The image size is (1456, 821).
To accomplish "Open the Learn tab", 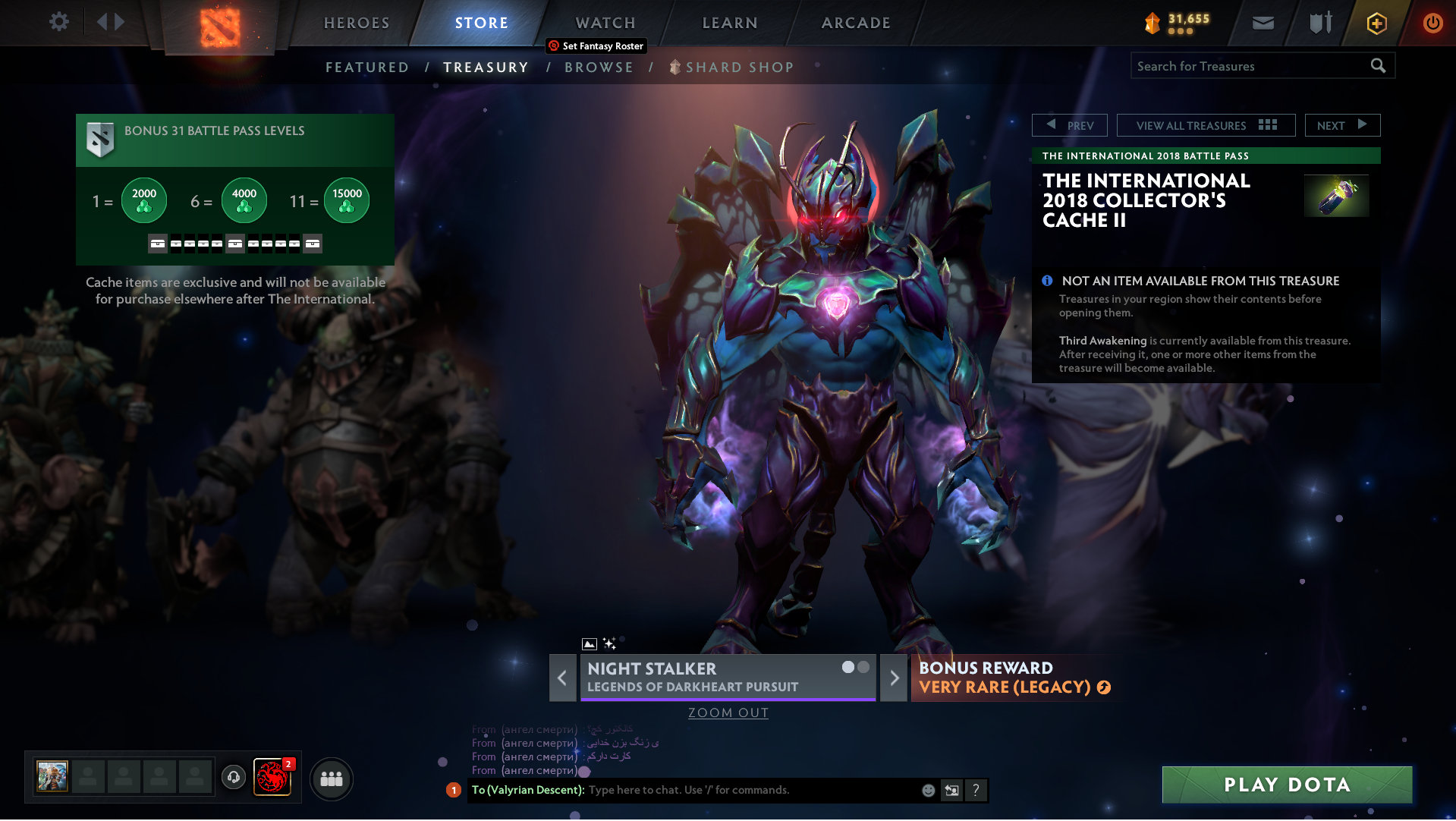I will (x=730, y=23).
